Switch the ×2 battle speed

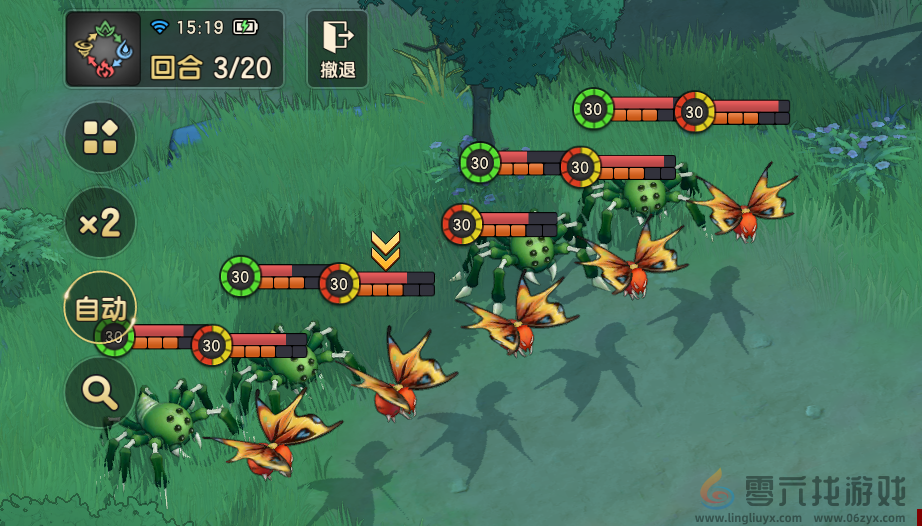pyautogui.click(x=100, y=222)
